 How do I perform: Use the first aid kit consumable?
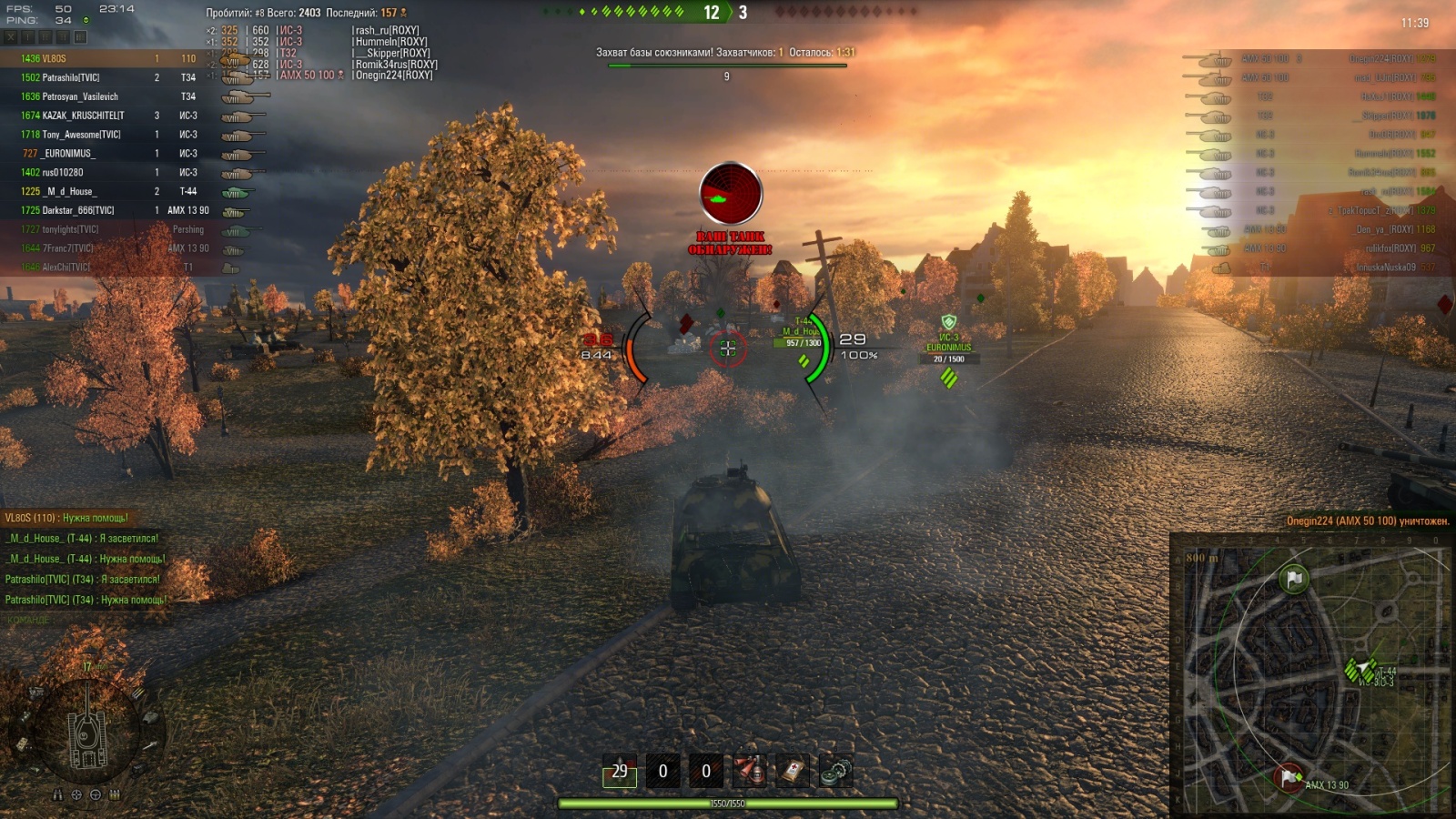(x=793, y=772)
